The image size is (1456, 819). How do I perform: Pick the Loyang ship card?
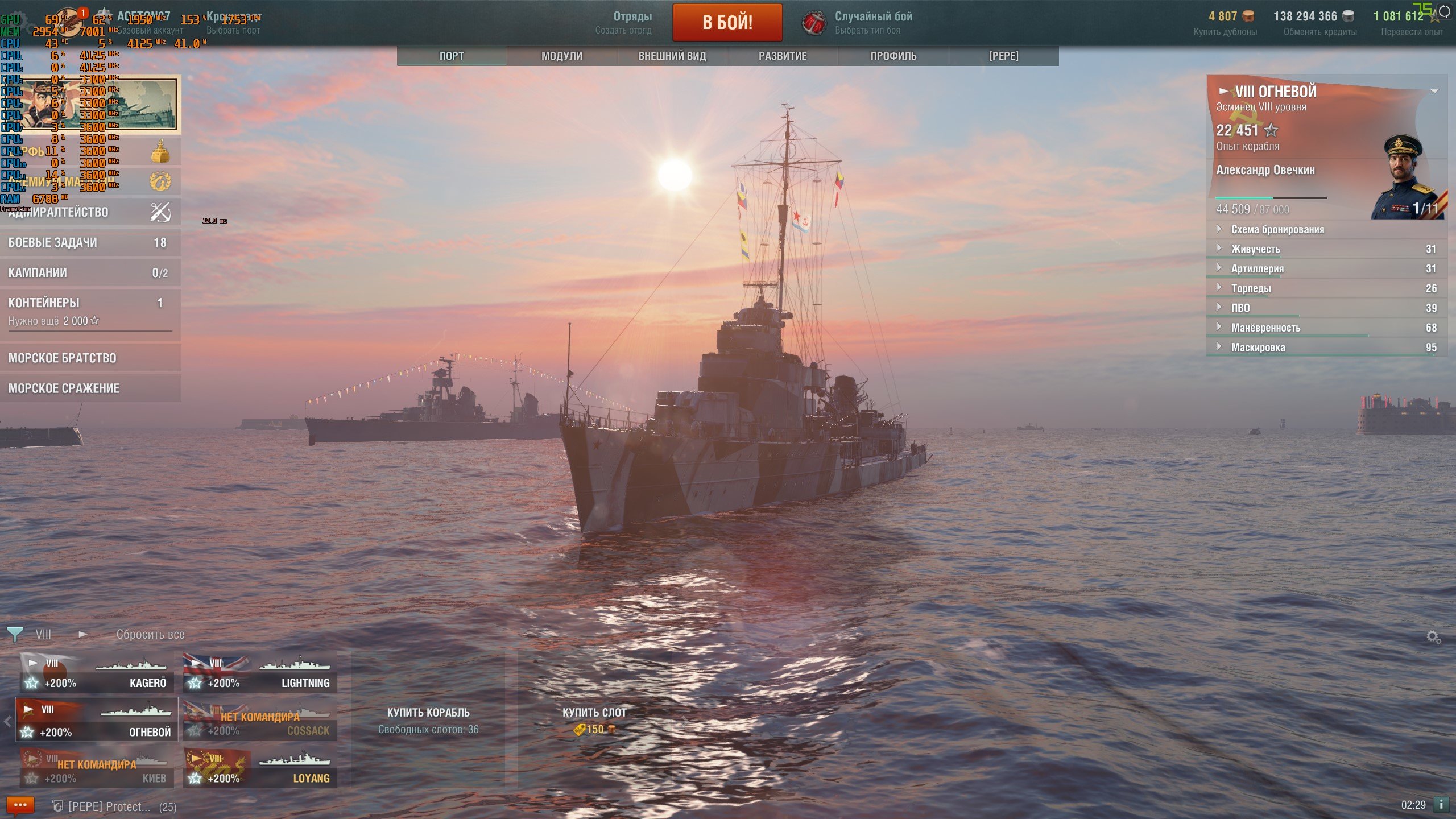point(260,768)
